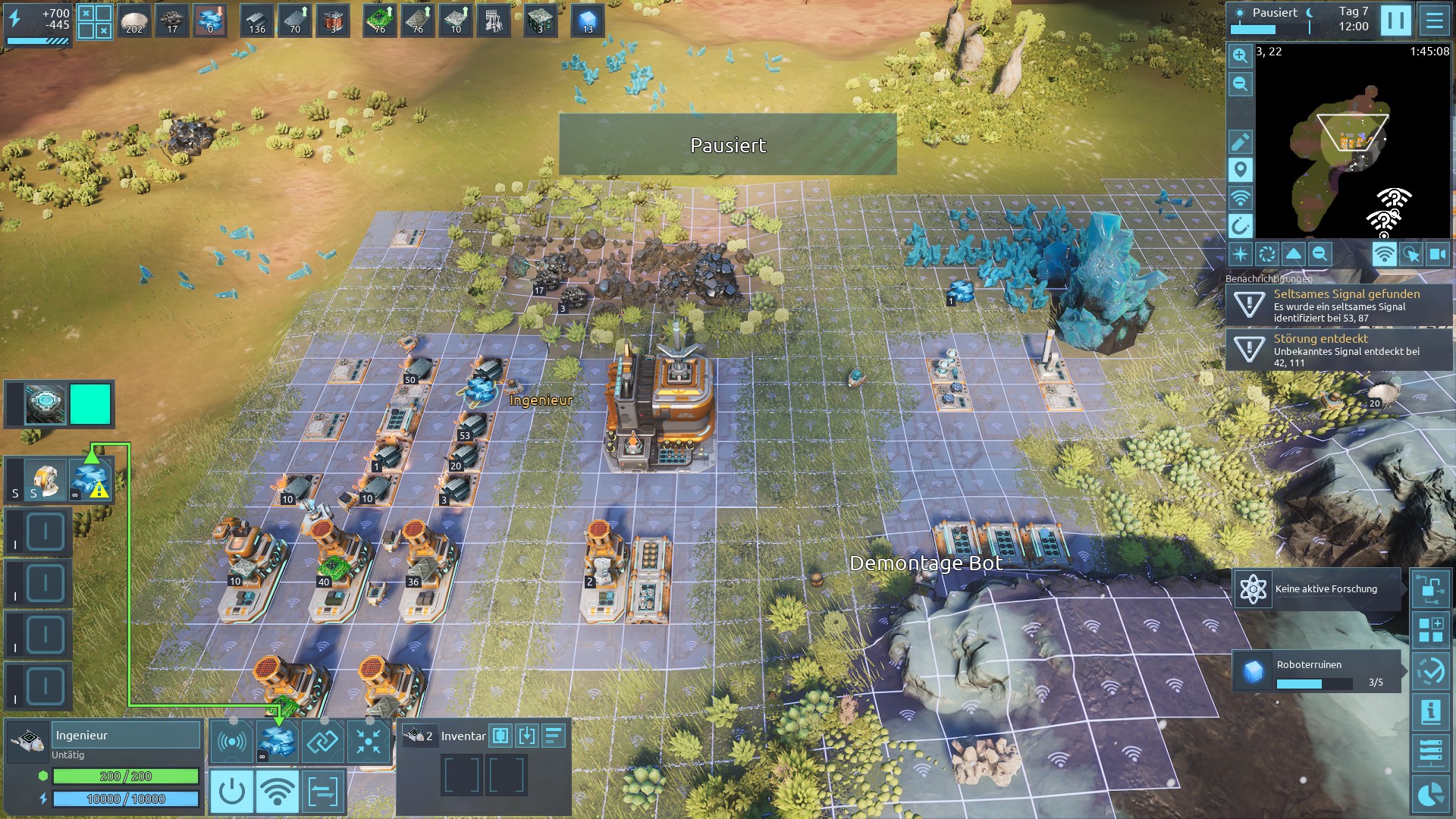This screenshot has width=1456, height=819.
Task: Click the video camera button below minimap
Action: point(1437,254)
